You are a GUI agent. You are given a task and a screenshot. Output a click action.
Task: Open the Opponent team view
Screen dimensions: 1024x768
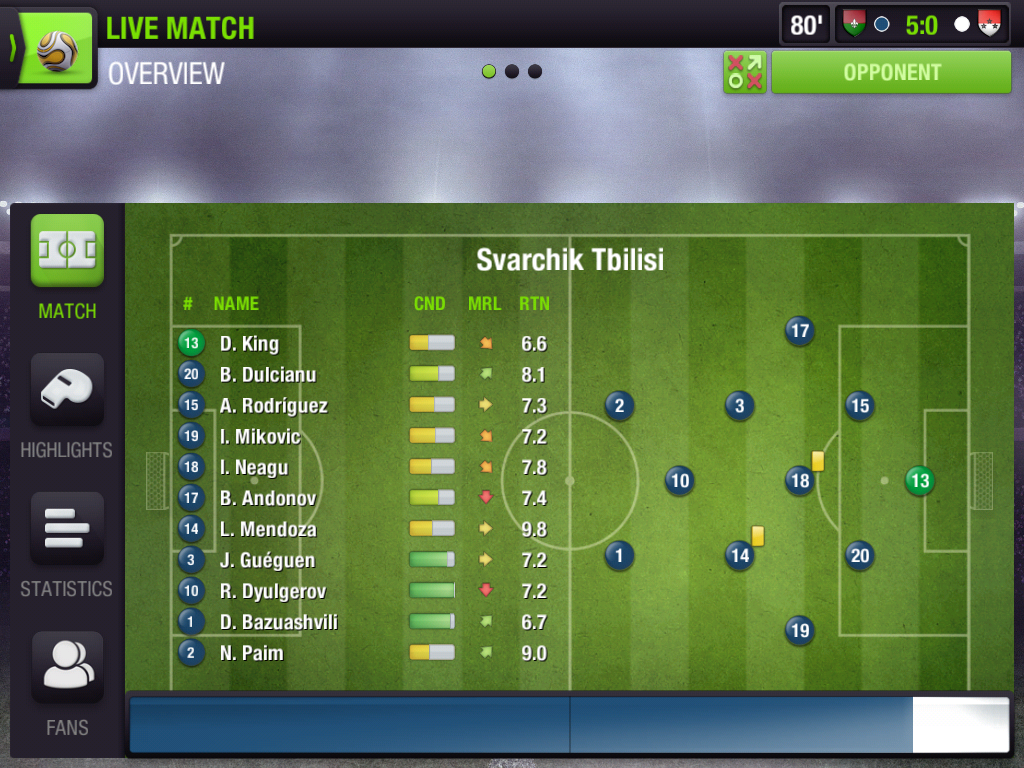[x=891, y=72]
